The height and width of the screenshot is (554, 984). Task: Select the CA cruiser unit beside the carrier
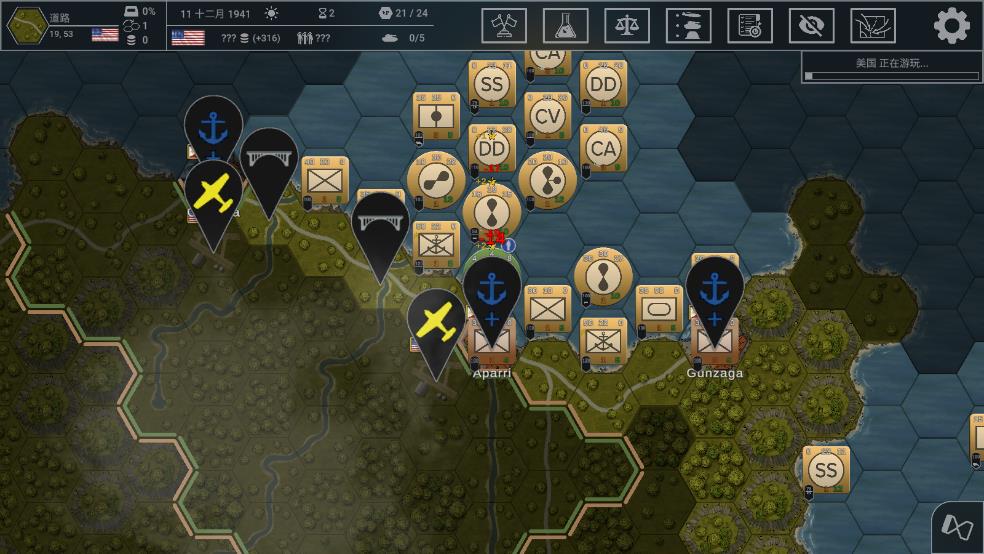click(x=603, y=149)
